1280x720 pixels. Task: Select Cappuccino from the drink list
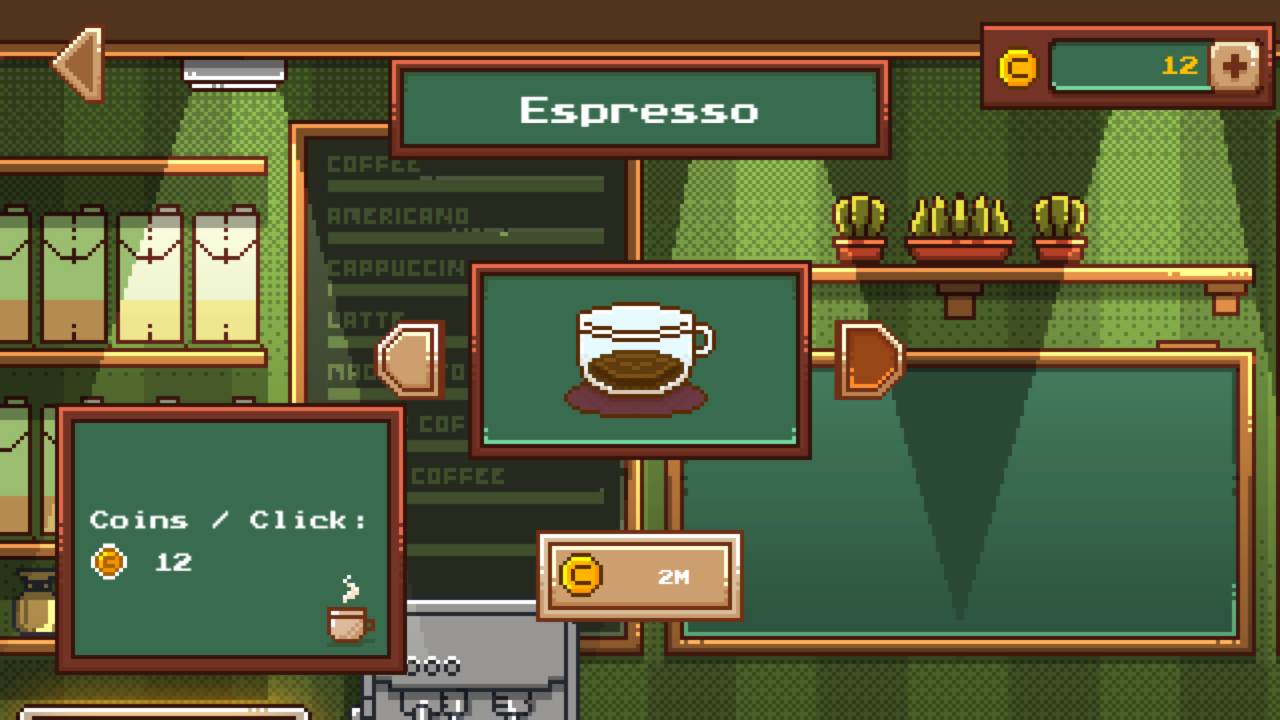click(397, 268)
